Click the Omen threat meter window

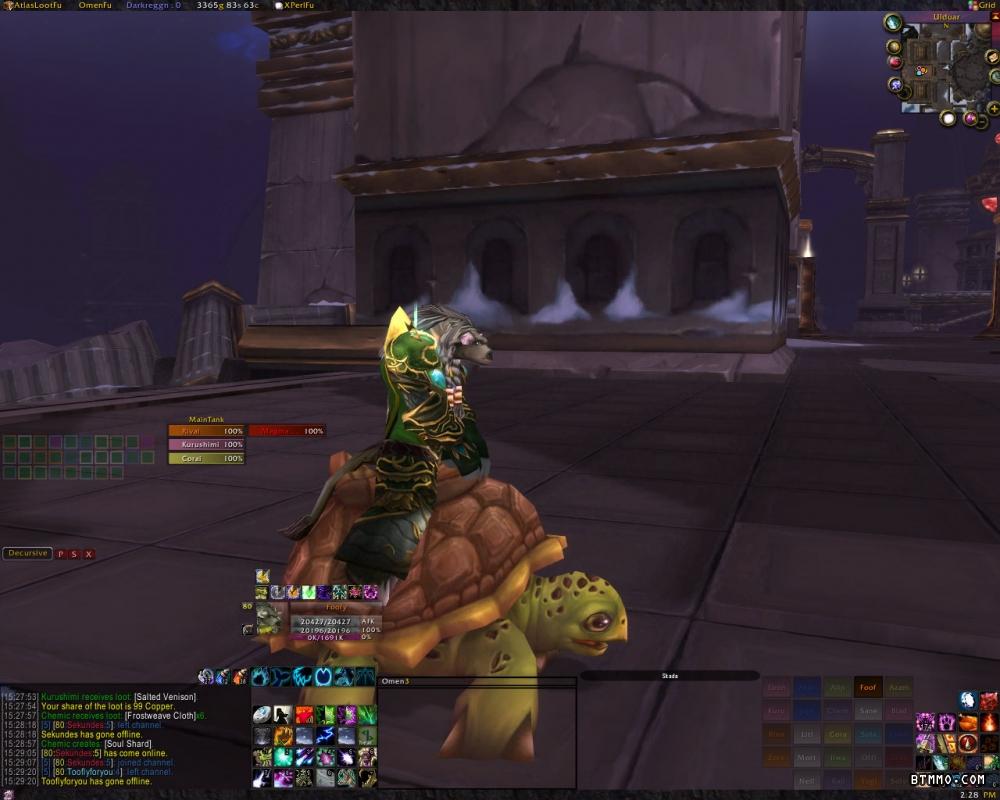pos(476,735)
